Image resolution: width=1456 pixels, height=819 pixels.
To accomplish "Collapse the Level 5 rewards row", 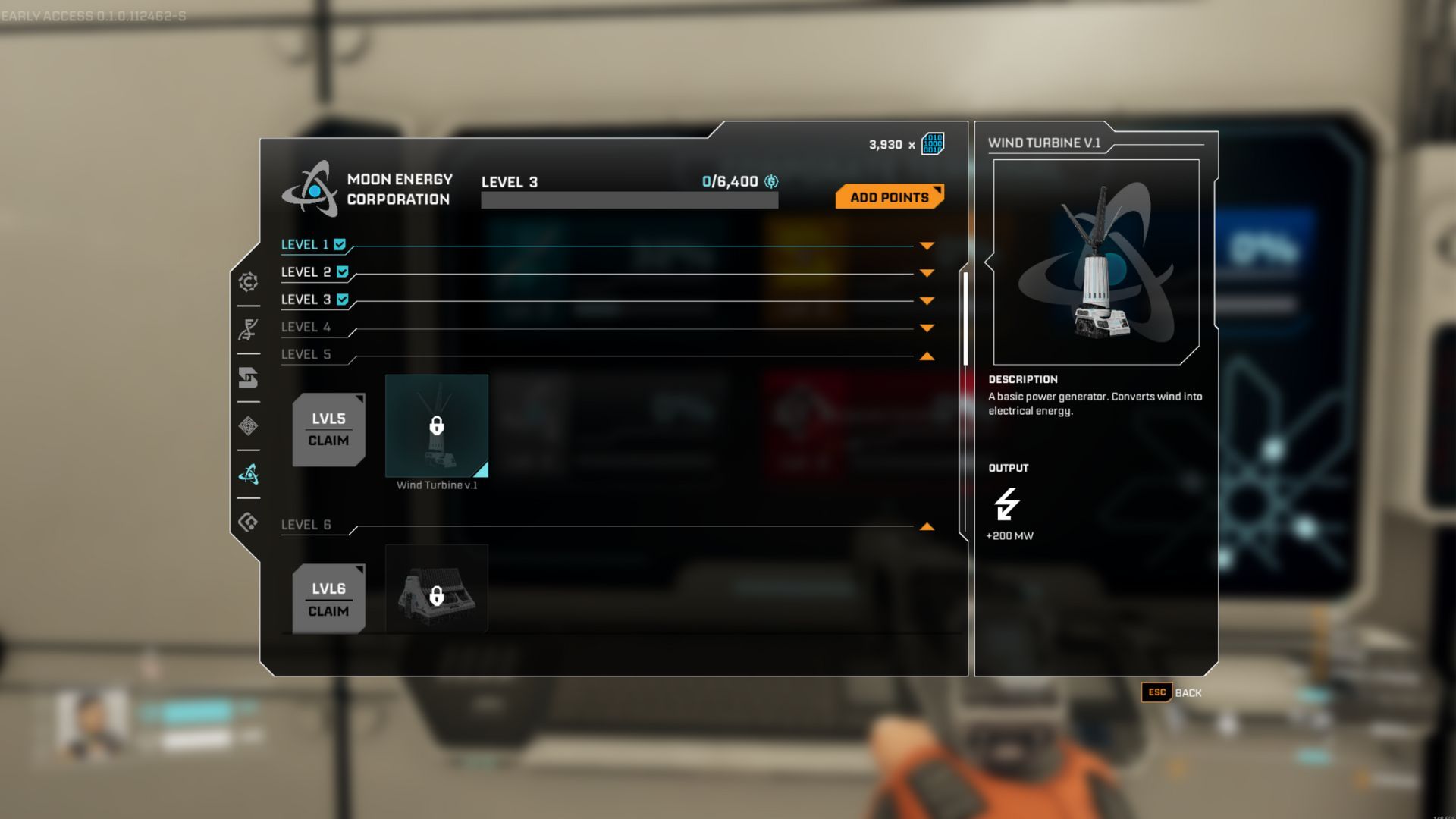I will pos(926,356).
